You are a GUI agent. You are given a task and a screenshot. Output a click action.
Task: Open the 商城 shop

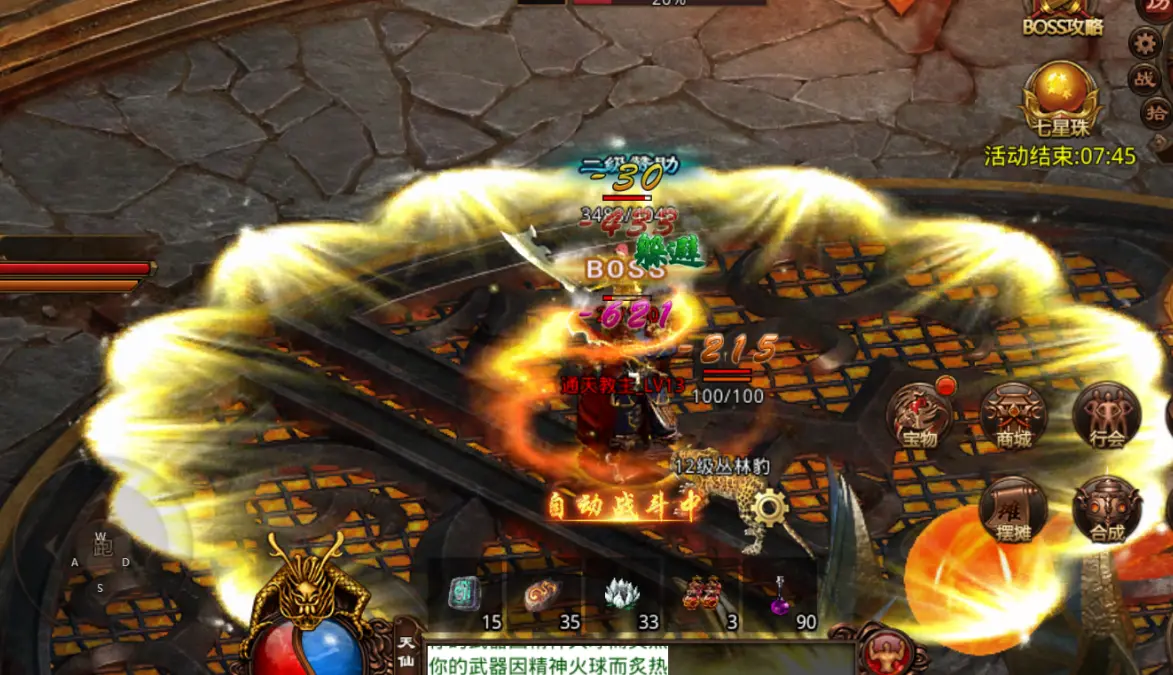point(1013,414)
